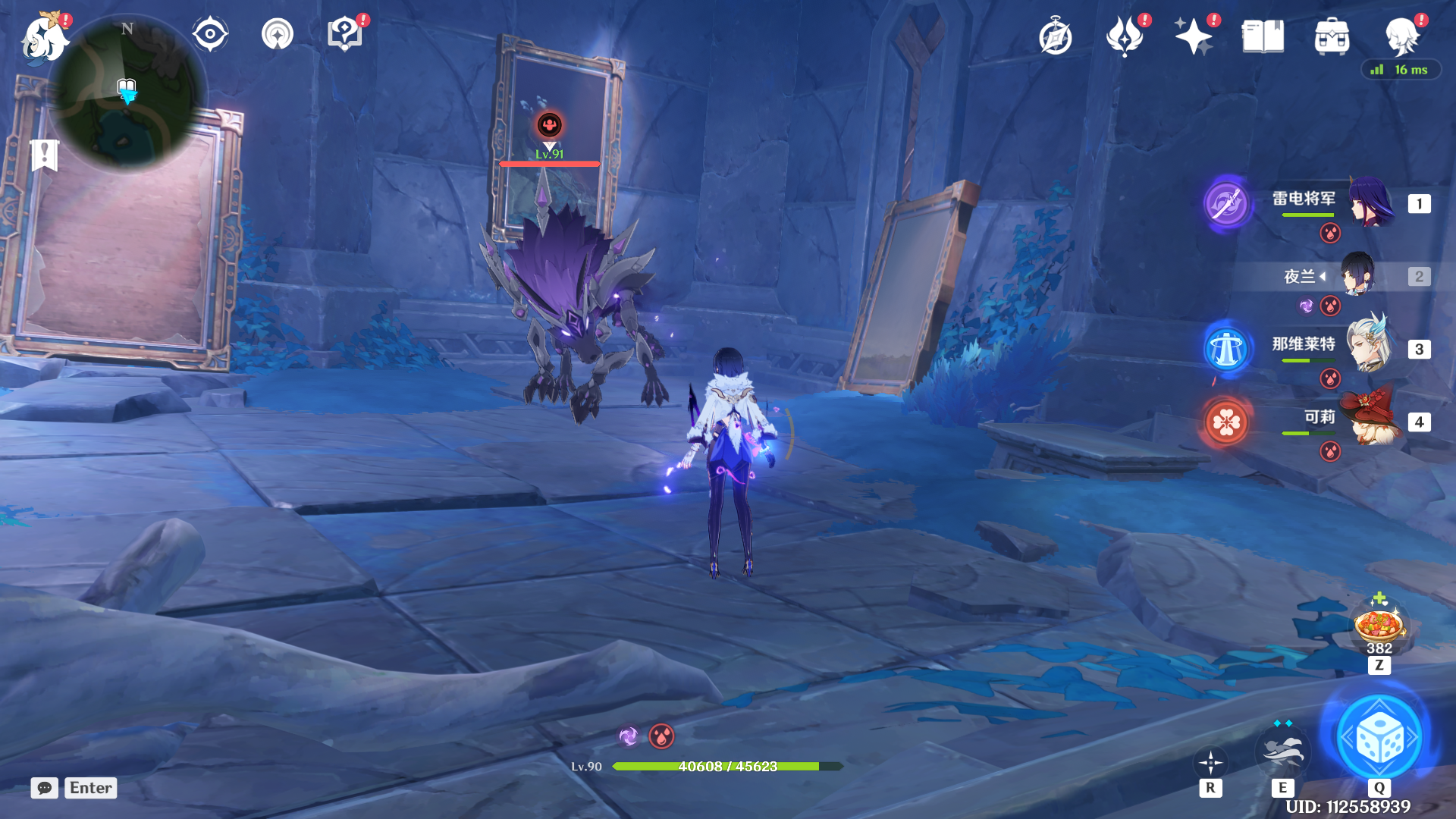Click the quest banner below the minimap

[x=45, y=155]
